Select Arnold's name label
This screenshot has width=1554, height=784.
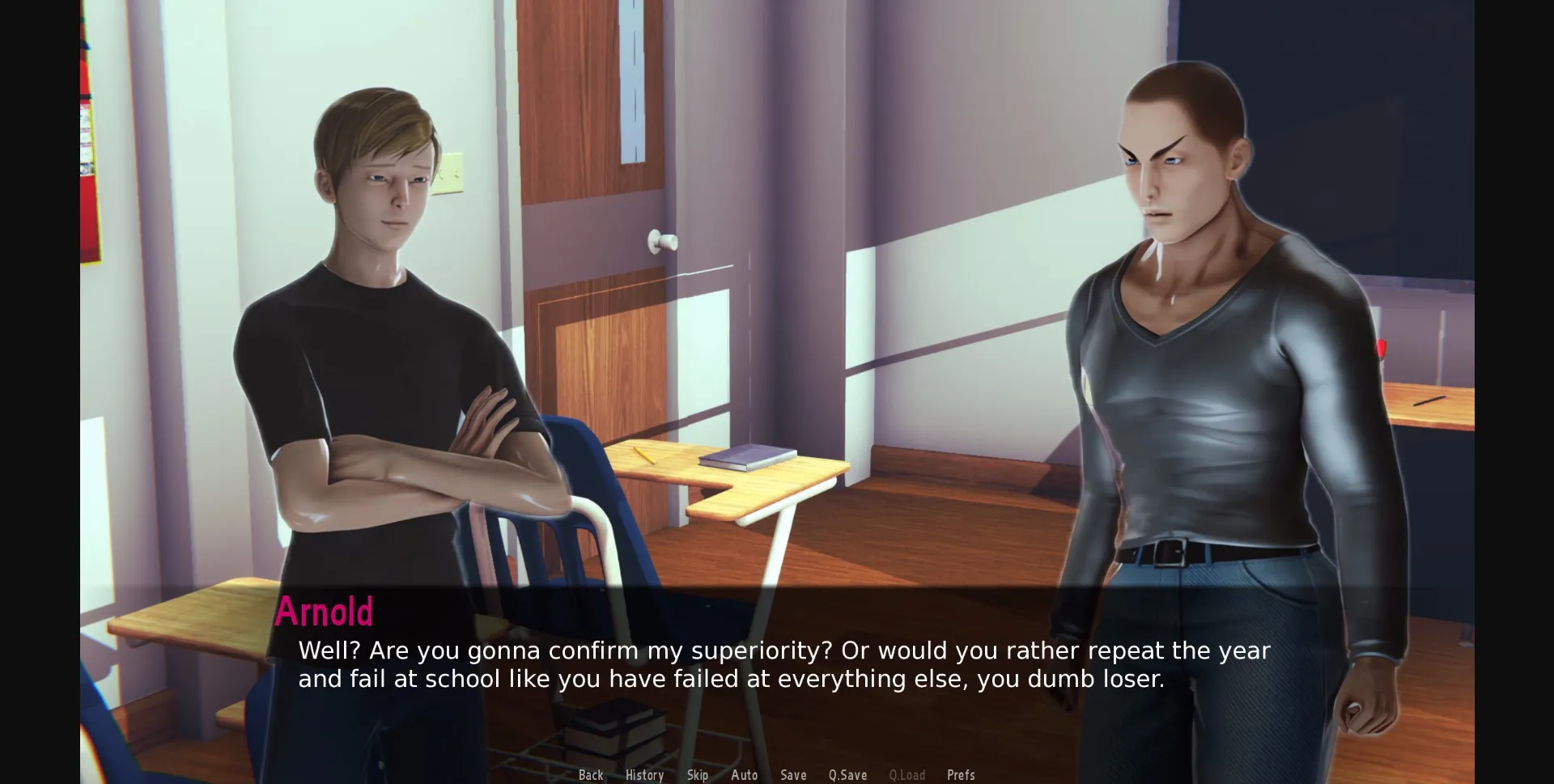[x=325, y=612]
